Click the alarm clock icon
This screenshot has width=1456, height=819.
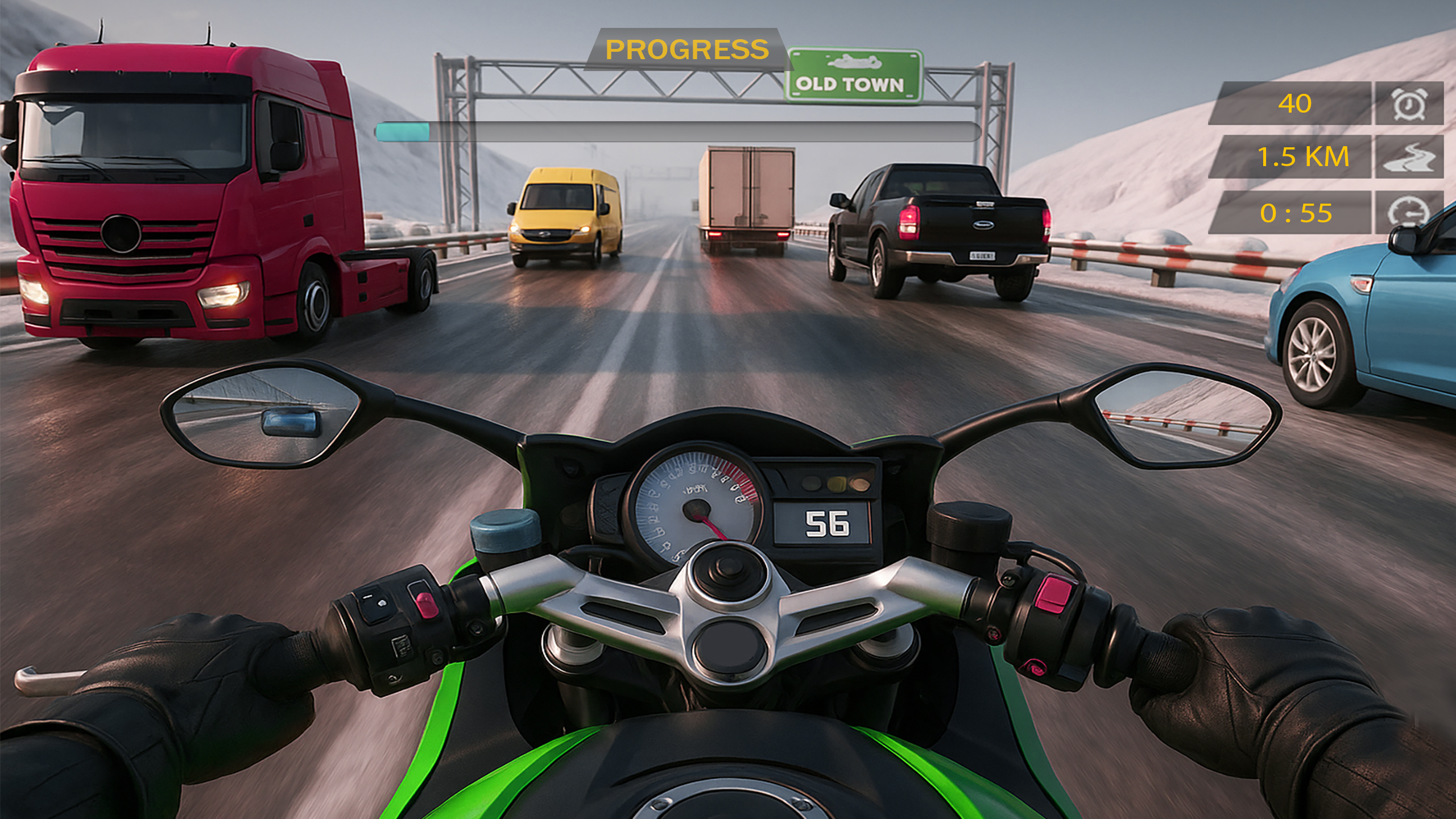[1409, 104]
